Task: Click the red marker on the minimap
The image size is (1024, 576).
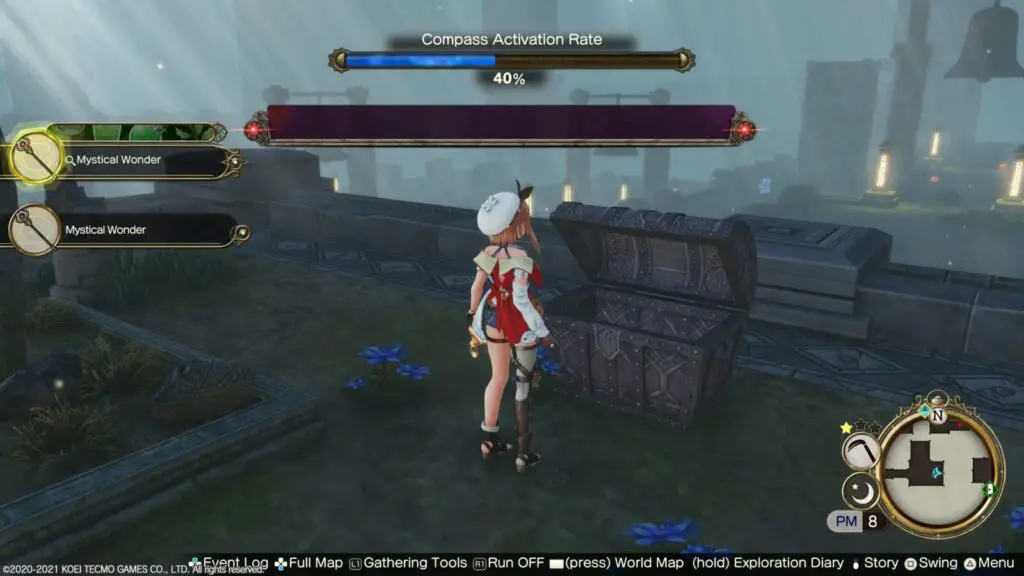Action: pyautogui.click(x=959, y=426)
